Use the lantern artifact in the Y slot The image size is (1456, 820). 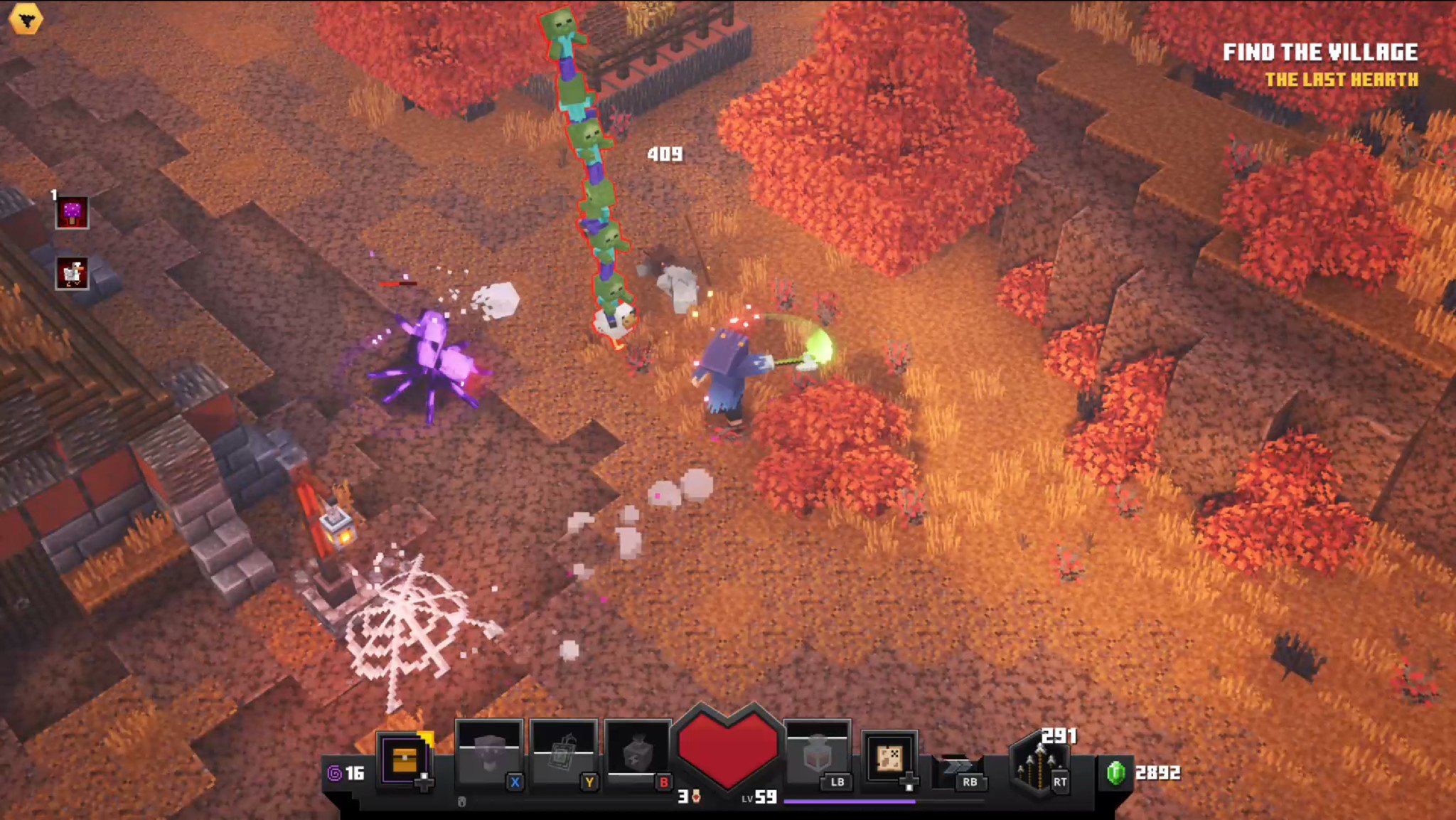click(563, 755)
